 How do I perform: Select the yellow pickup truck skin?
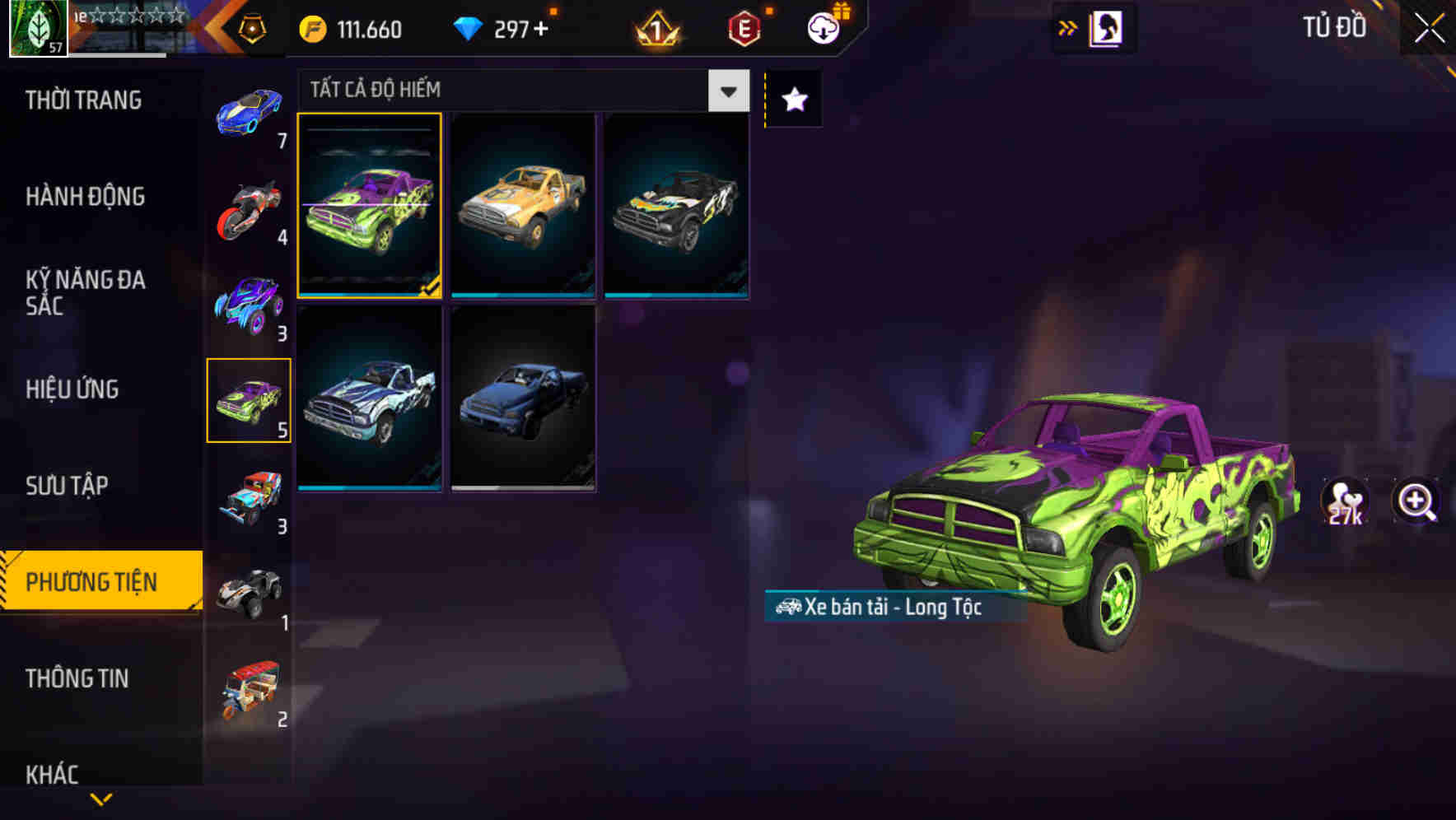[x=522, y=206]
